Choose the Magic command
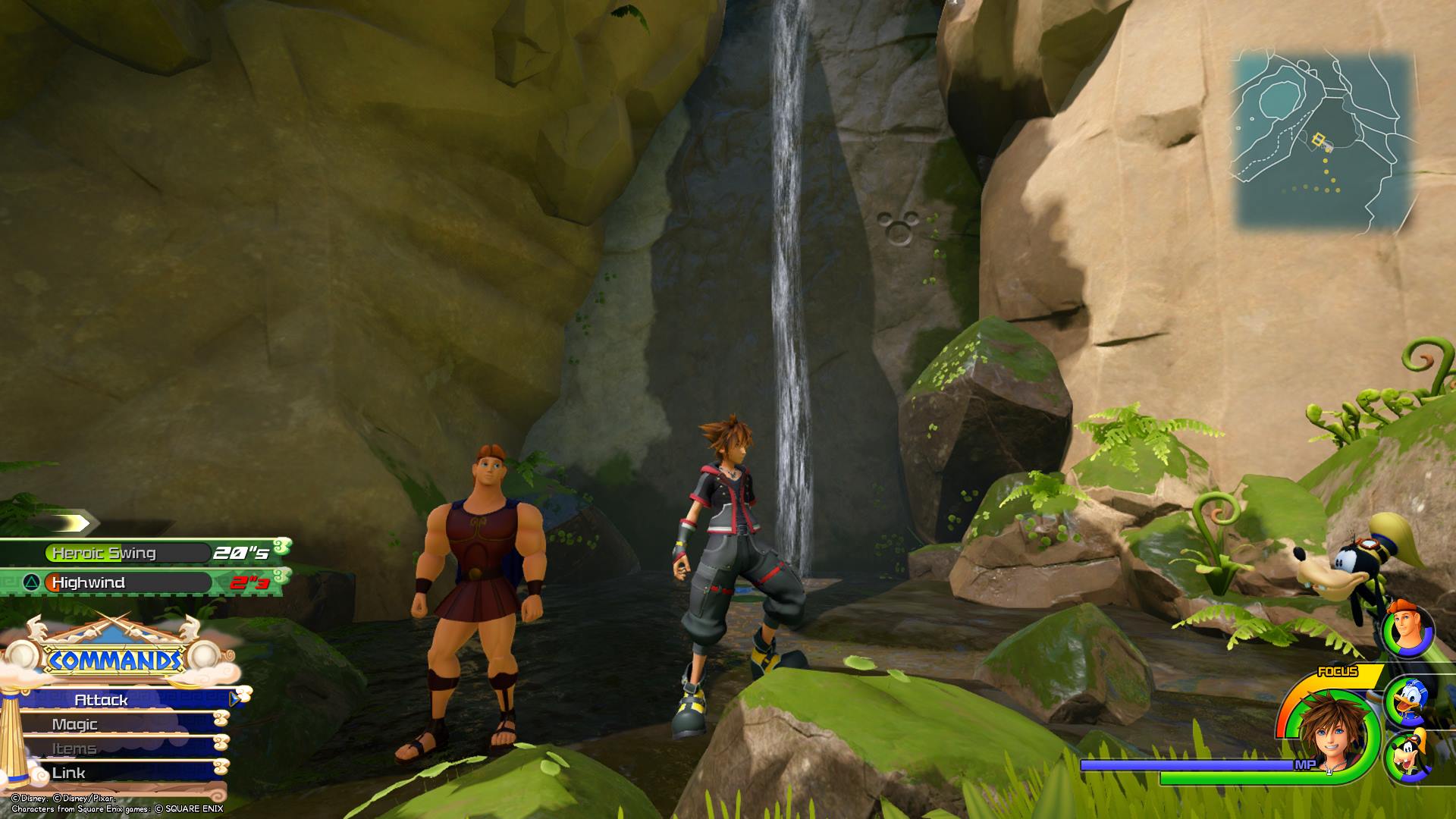The height and width of the screenshot is (819, 1456). pyautogui.click(x=114, y=724)
